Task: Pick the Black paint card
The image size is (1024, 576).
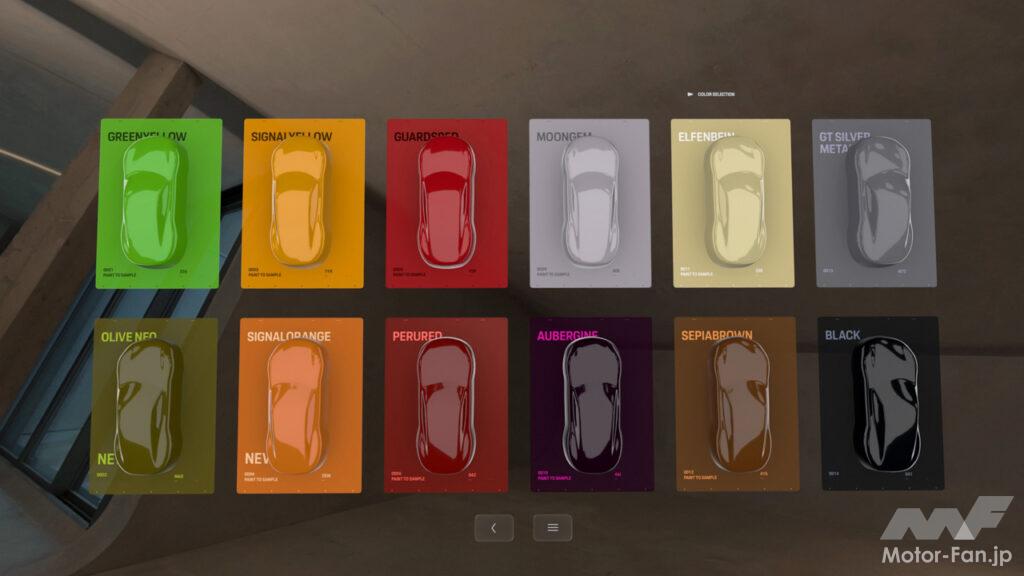Action: (x=880, y=406)
